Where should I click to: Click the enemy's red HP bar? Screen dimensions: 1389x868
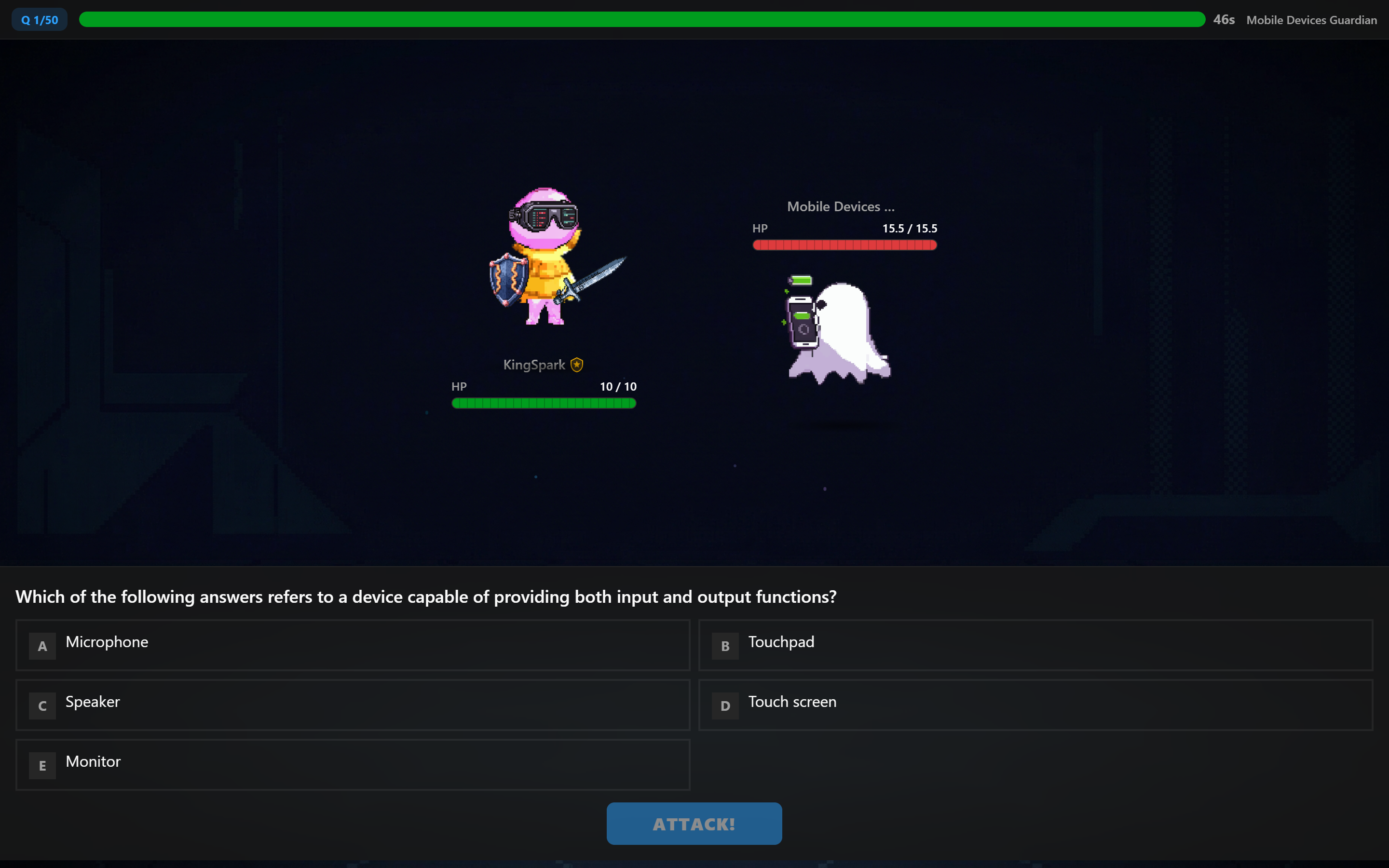click(x=844, y=245)
